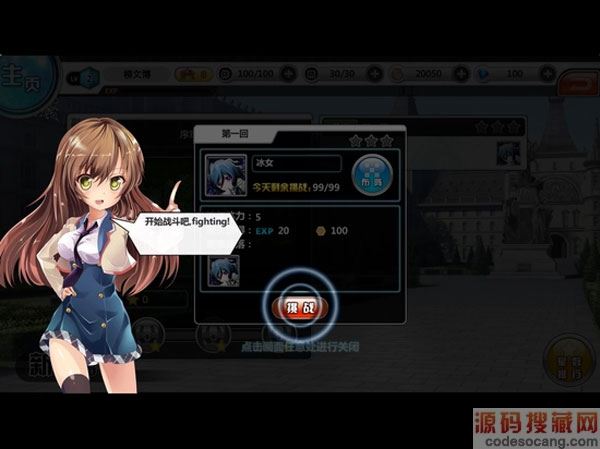Start the battle with the red 挑战 button

[x=302, y=306]
